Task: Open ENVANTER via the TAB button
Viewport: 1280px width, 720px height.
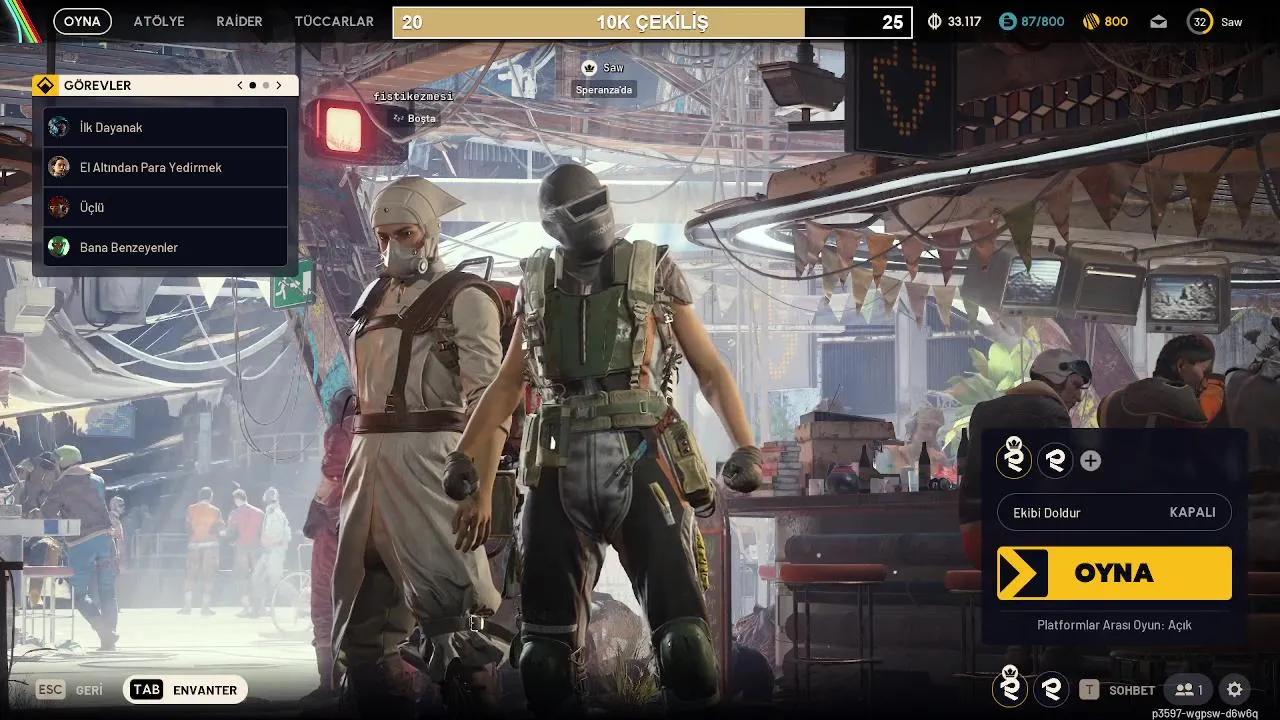Action: point(144,689)
